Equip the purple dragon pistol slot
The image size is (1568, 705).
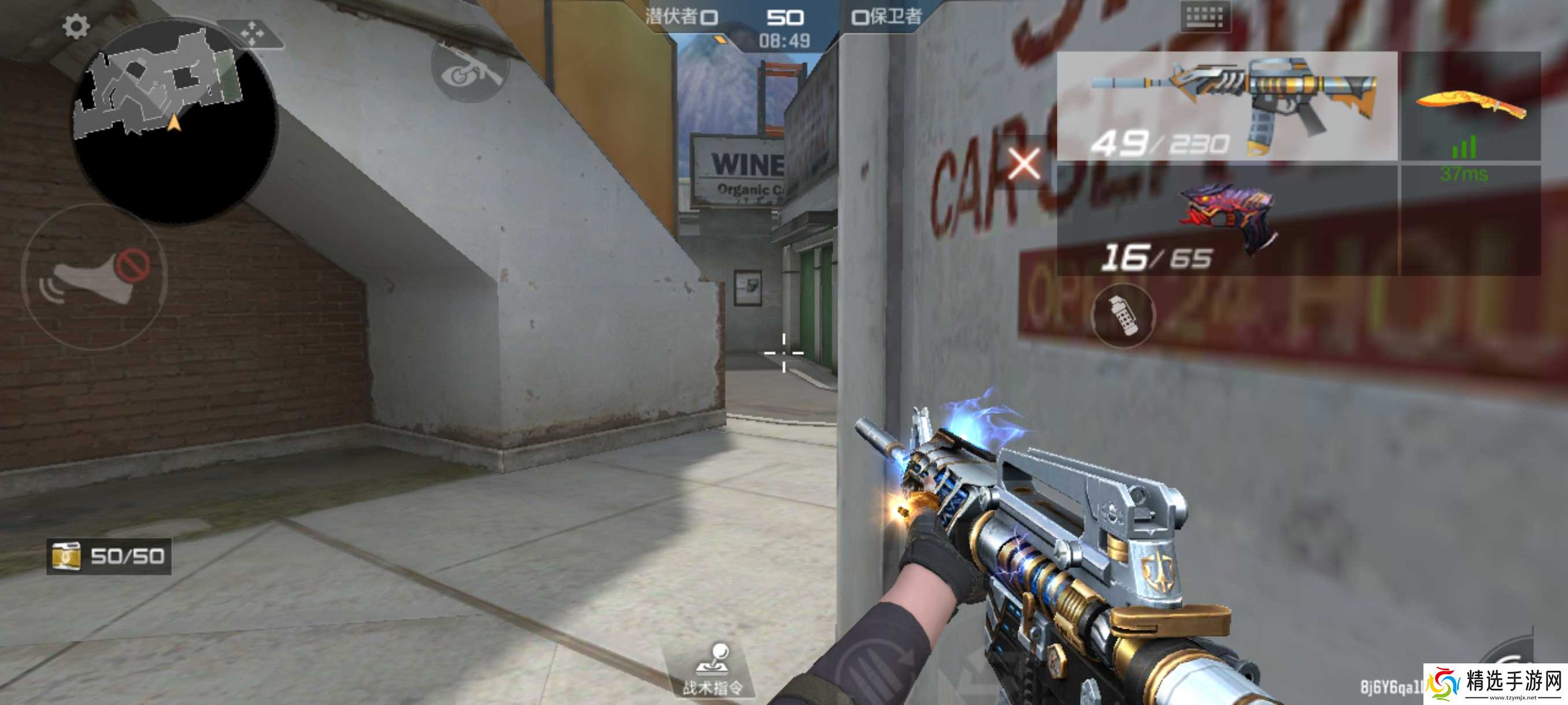click(1226, 219)
